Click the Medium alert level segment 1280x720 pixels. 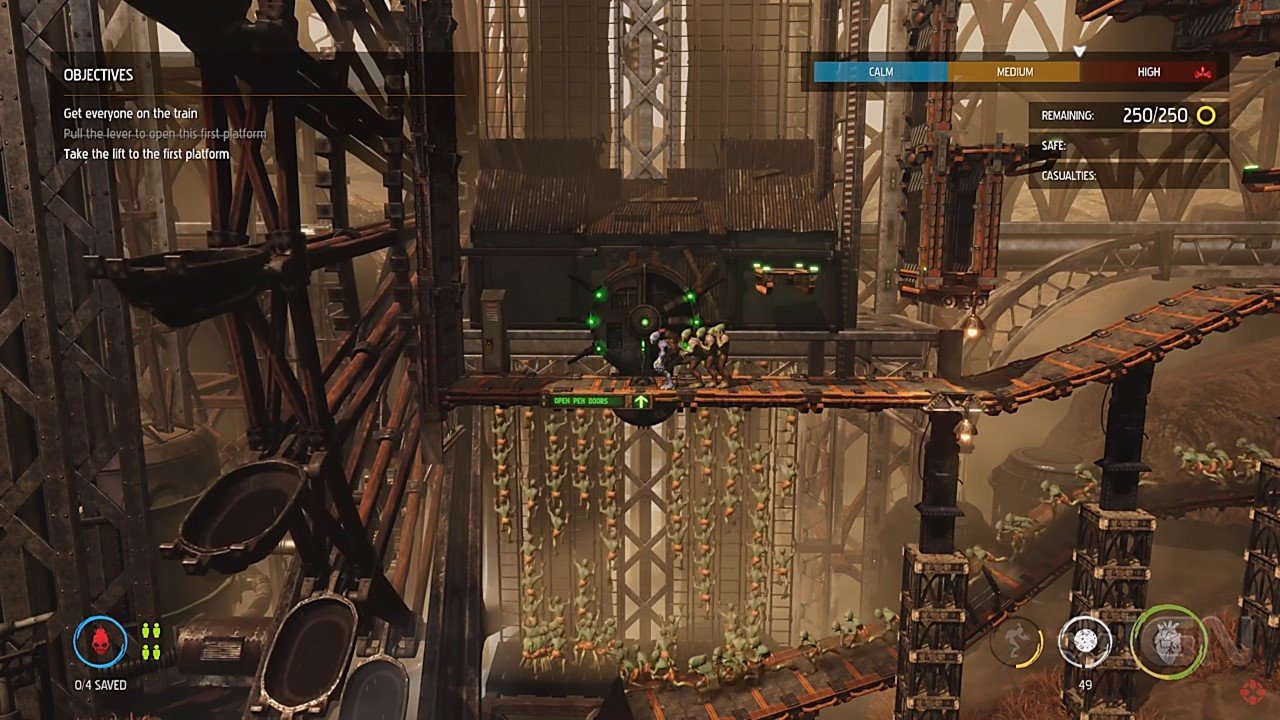coord(1014,72)
